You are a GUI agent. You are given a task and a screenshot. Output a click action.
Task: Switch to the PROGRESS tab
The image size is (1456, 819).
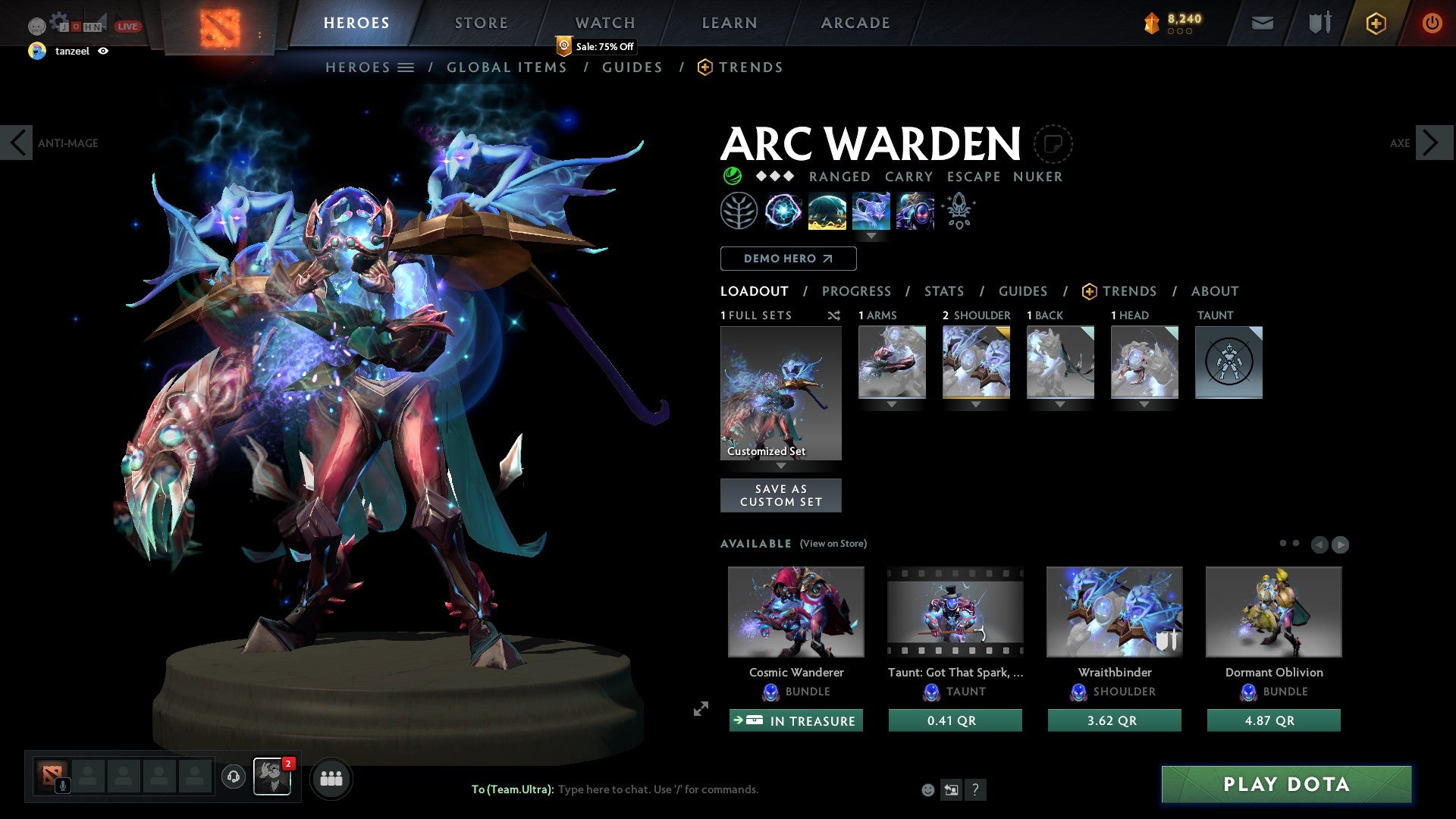point(857,291)
